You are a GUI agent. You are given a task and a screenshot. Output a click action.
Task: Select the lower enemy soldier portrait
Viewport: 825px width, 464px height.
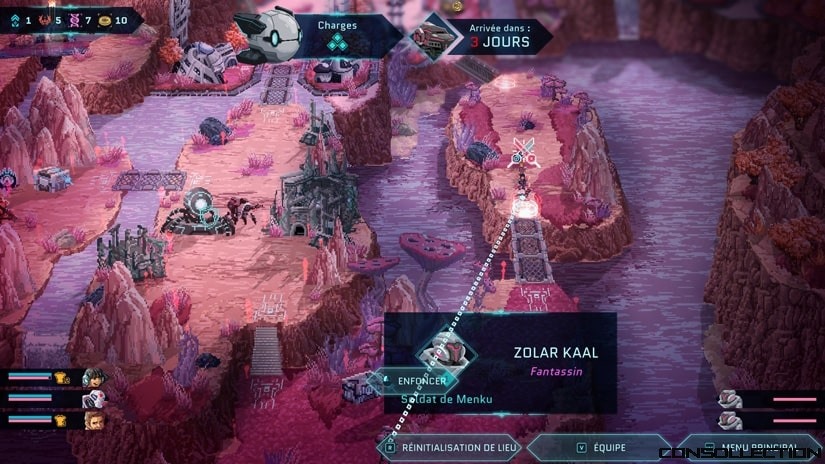click(x=730, y=420)
